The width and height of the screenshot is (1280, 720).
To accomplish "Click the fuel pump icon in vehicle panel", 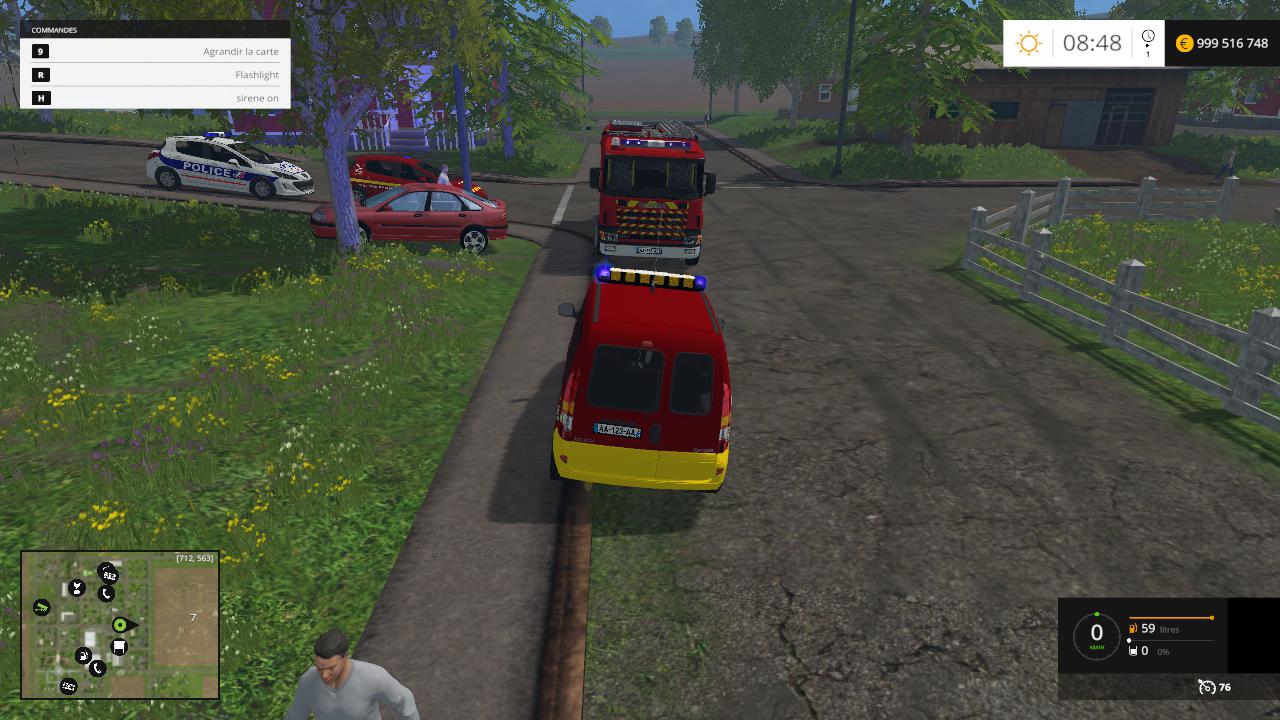I will 1132,628.
